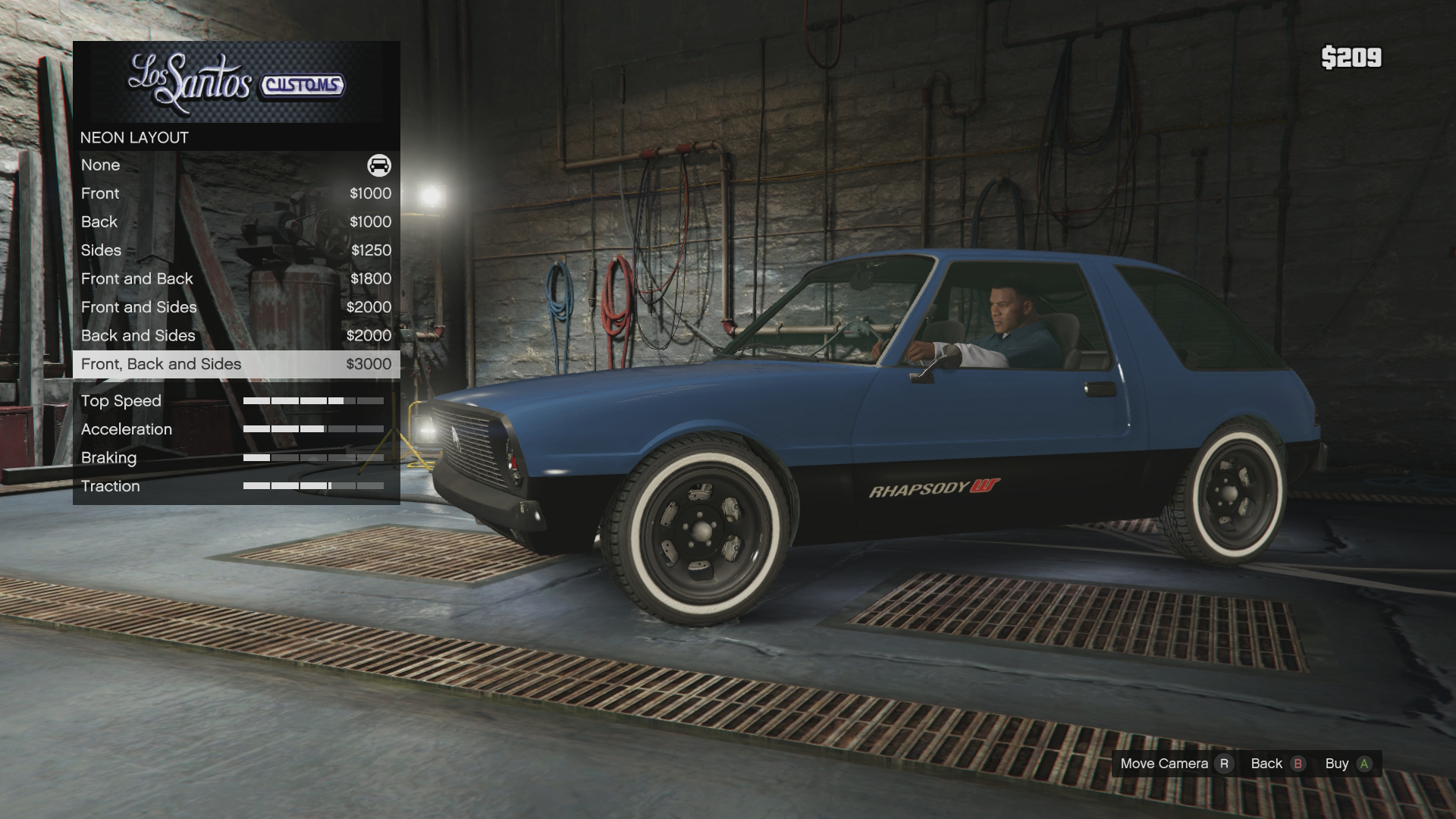The image size is (1456, 819).
Task: Buy Front, Back and Sides neon for $3000
Action: click(x=236, y=364)
